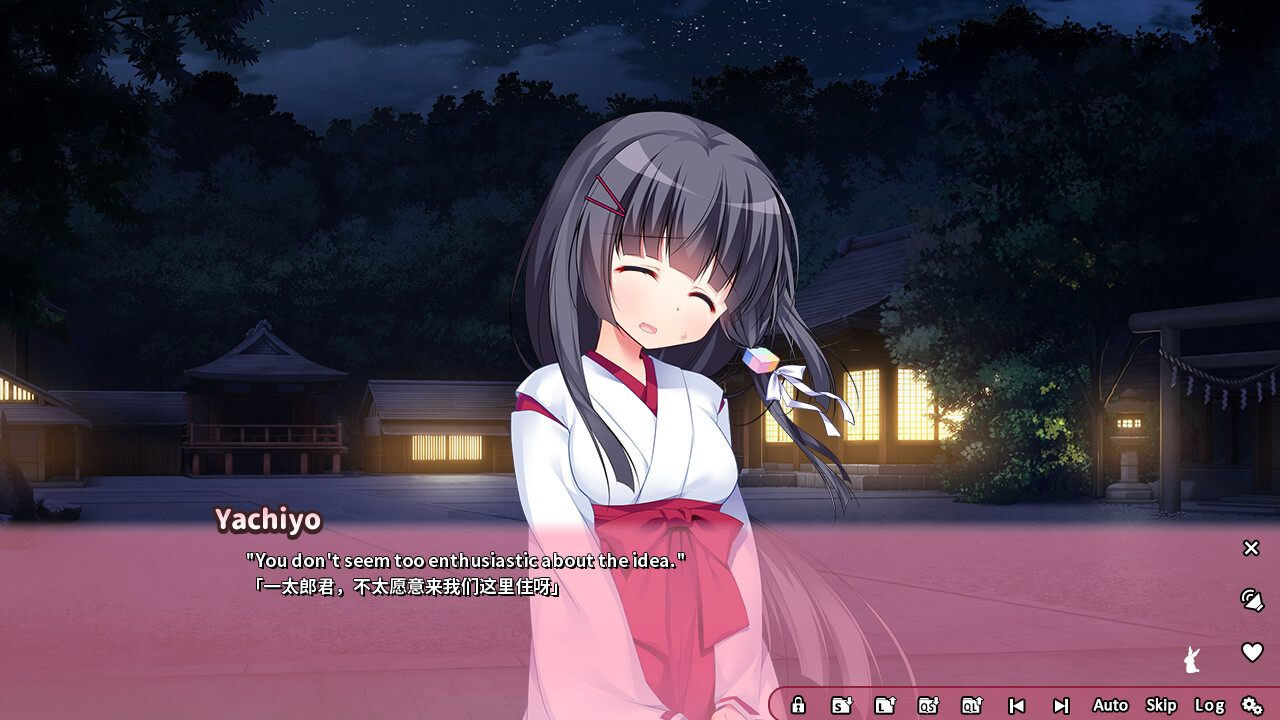The width and height of the screenshot is (1280, 720).
Task: Open settings with the gears icon
Action: tap(1252, 705)
